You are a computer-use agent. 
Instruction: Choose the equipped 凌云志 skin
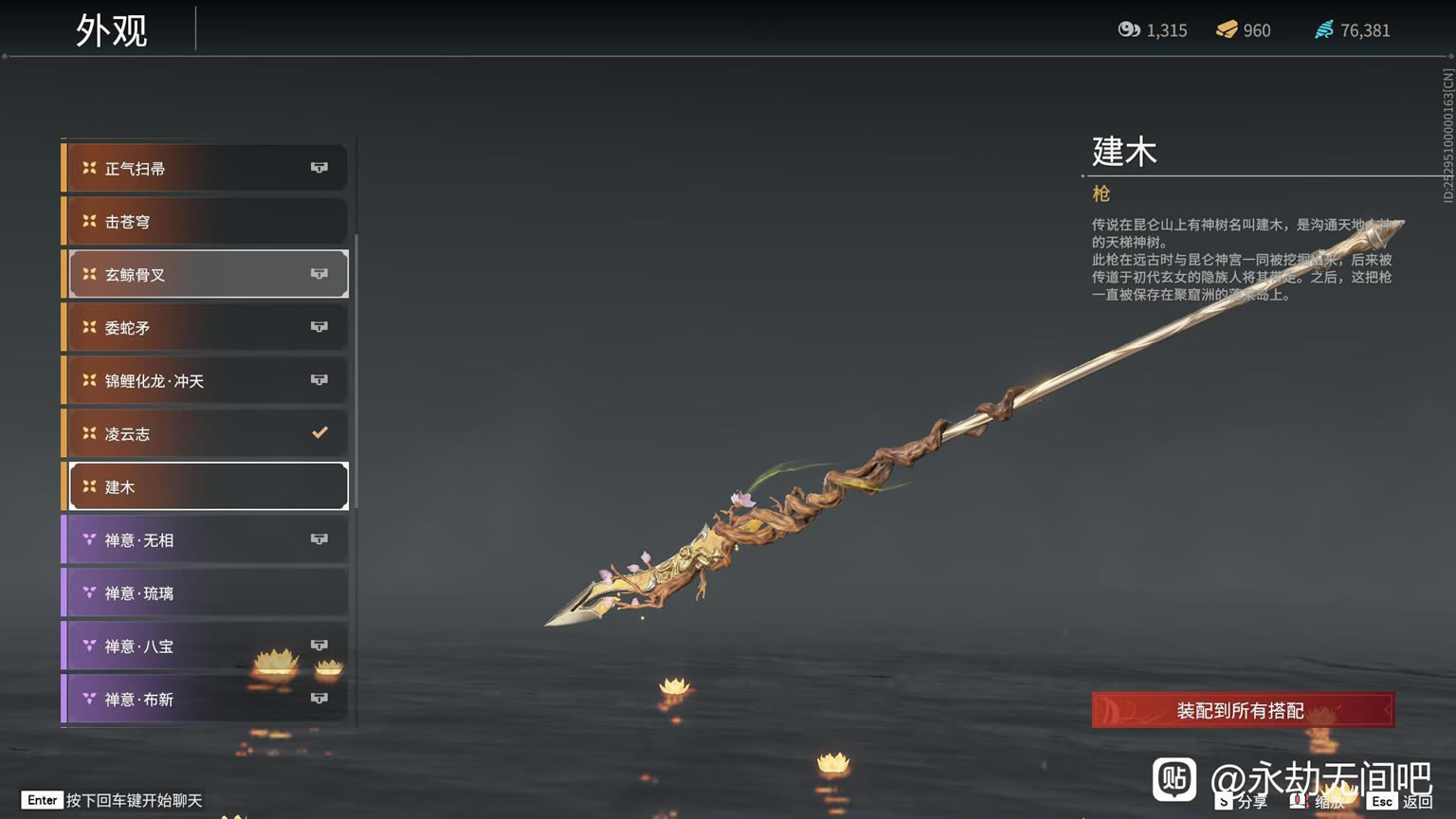click(x=205, y=434)
